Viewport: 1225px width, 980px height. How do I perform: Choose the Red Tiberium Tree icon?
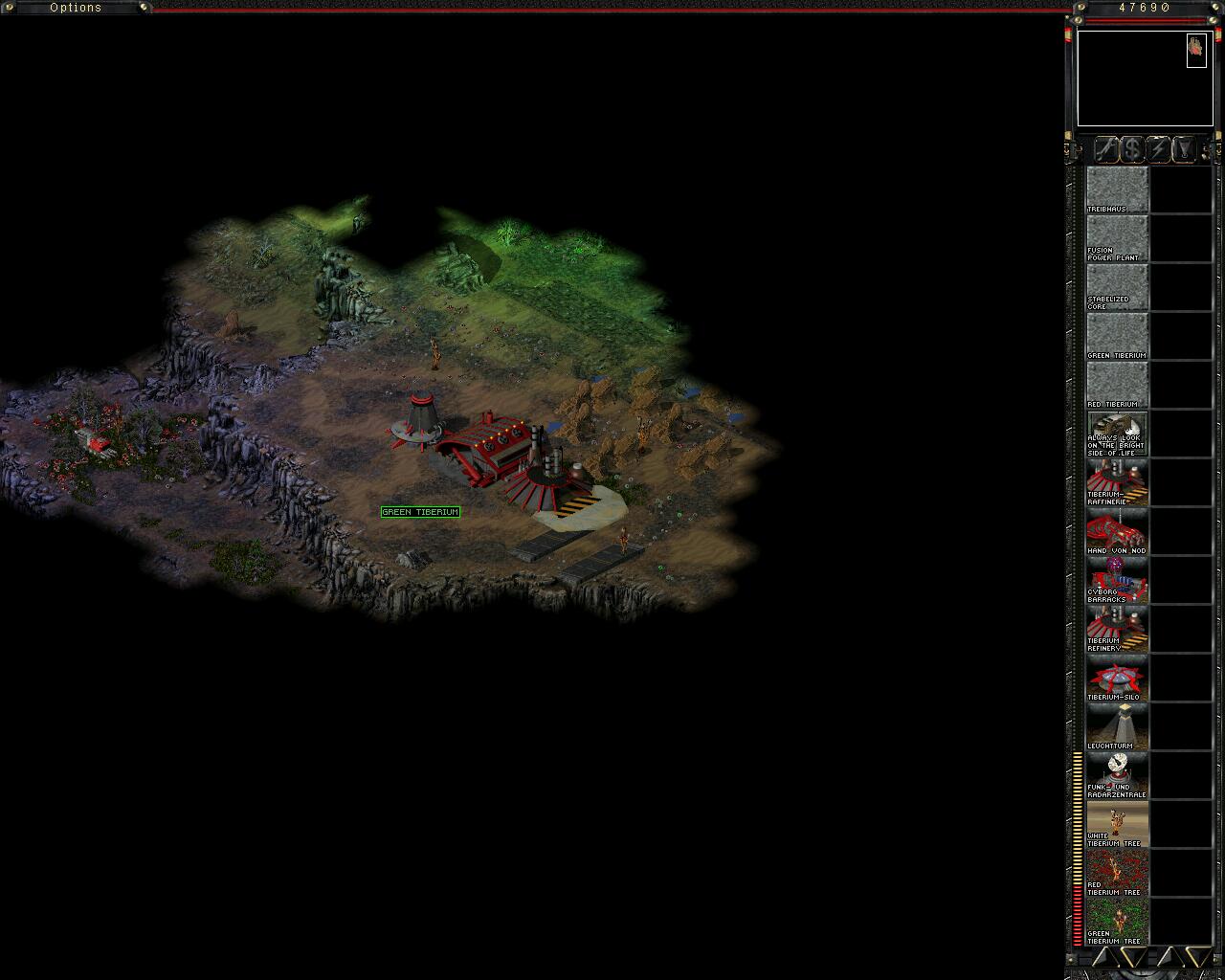pos(1117,873)
